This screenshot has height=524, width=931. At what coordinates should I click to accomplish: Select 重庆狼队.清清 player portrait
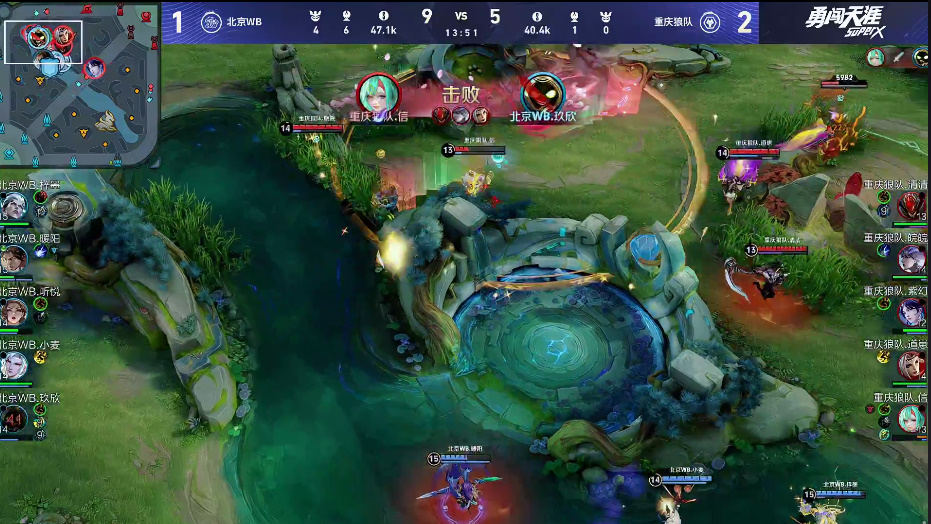coord(911,206)
